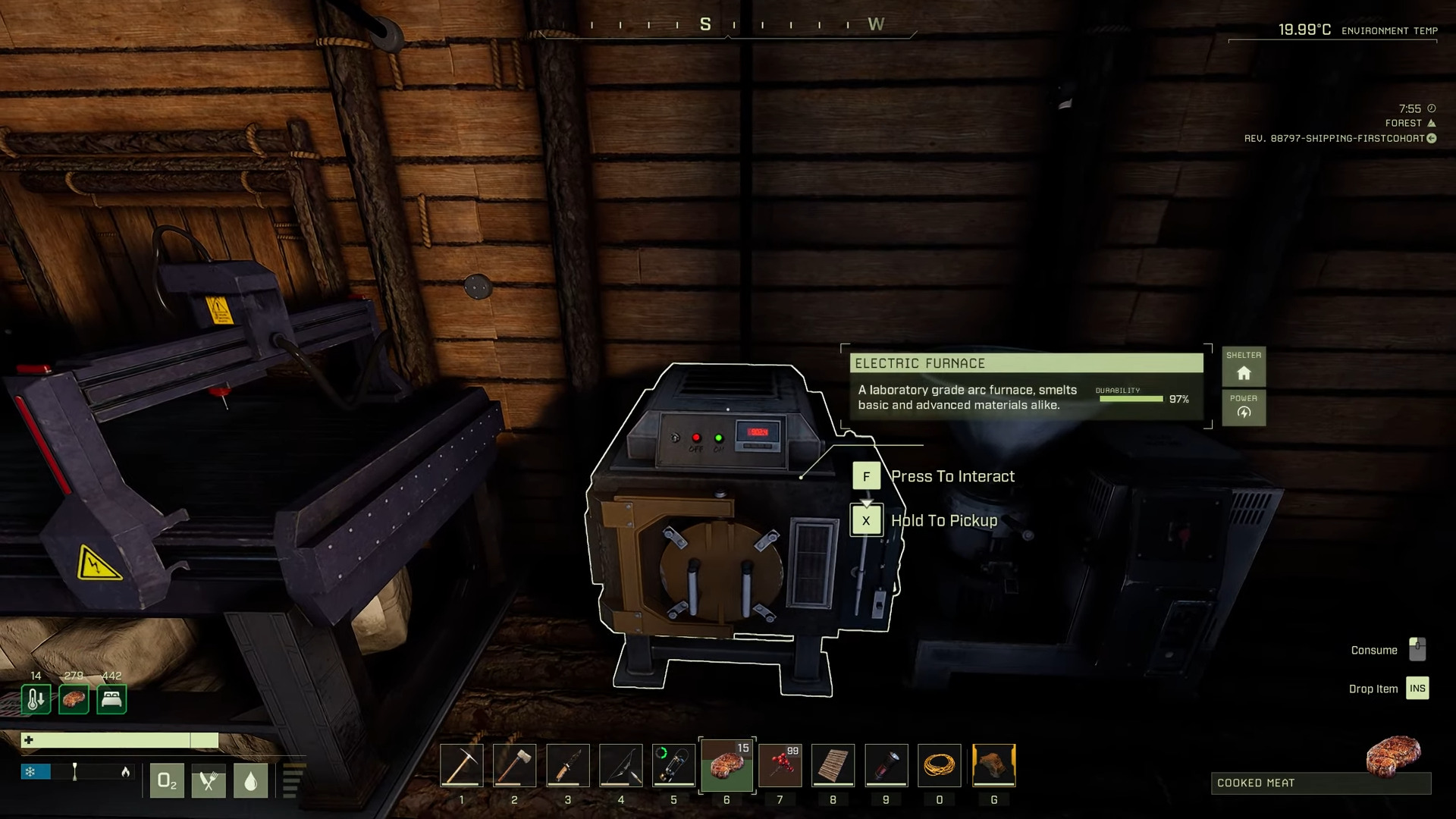This screenshot has width=1456, height=819.
Task: Click the Shelter house indicator
Action: [1244, 368]
